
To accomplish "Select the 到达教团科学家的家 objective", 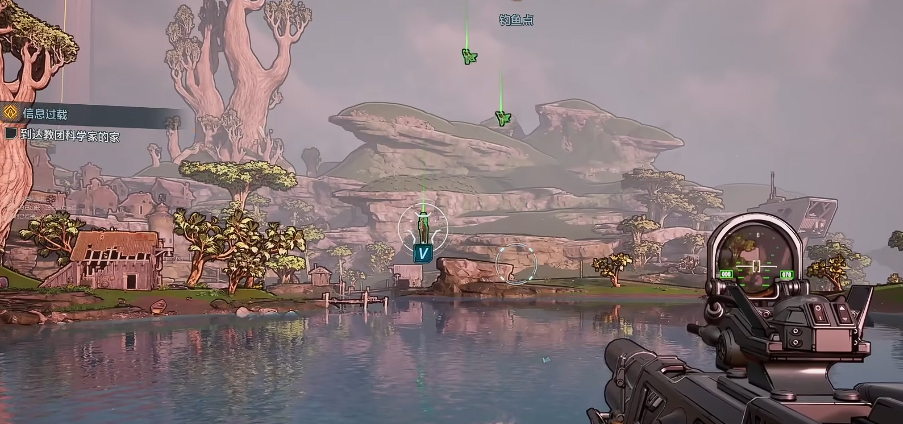I will coord(70,135).
